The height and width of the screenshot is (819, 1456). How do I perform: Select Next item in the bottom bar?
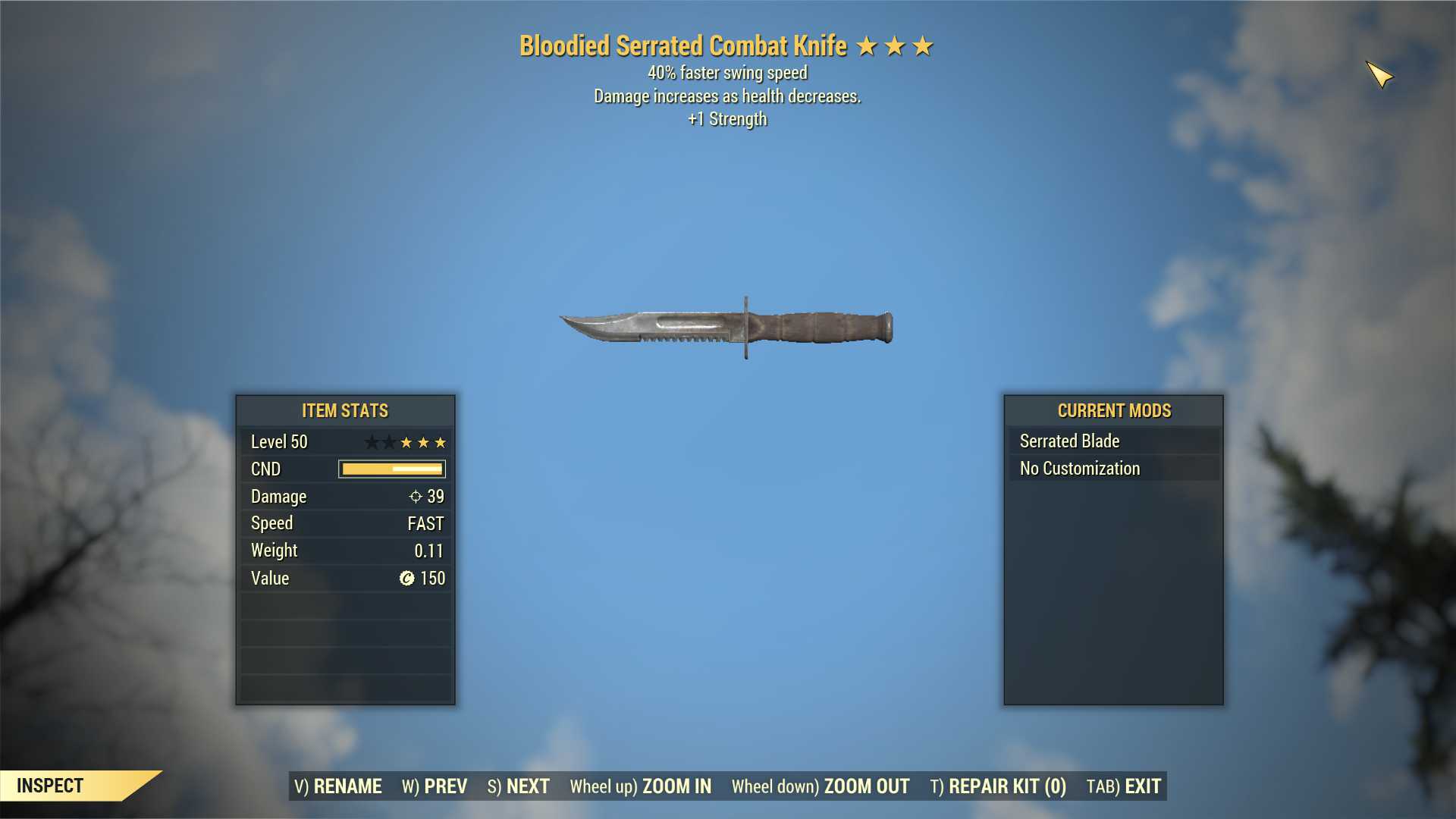coord(519,786)
